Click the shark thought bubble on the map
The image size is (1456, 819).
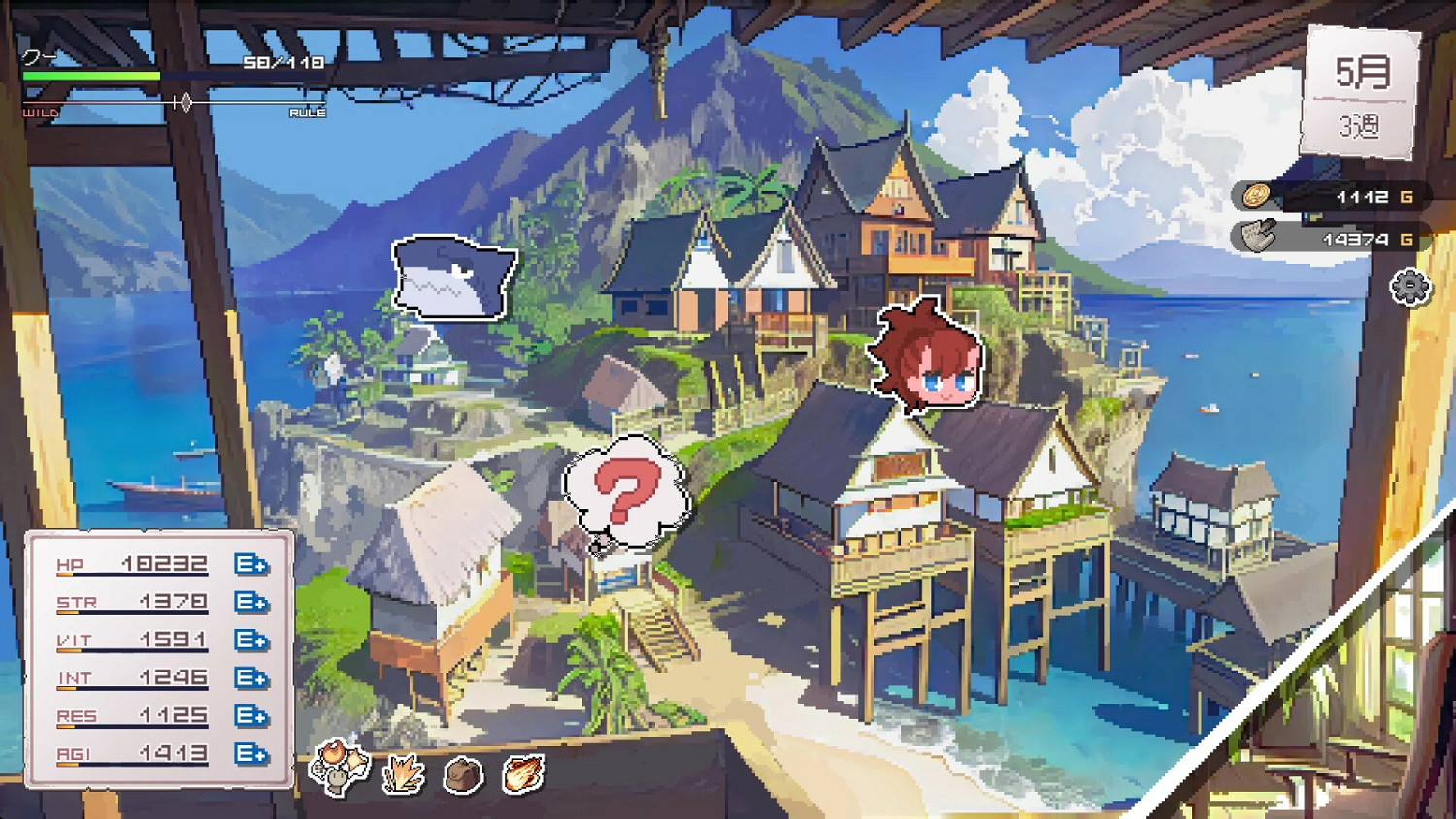tap(451, 278)
